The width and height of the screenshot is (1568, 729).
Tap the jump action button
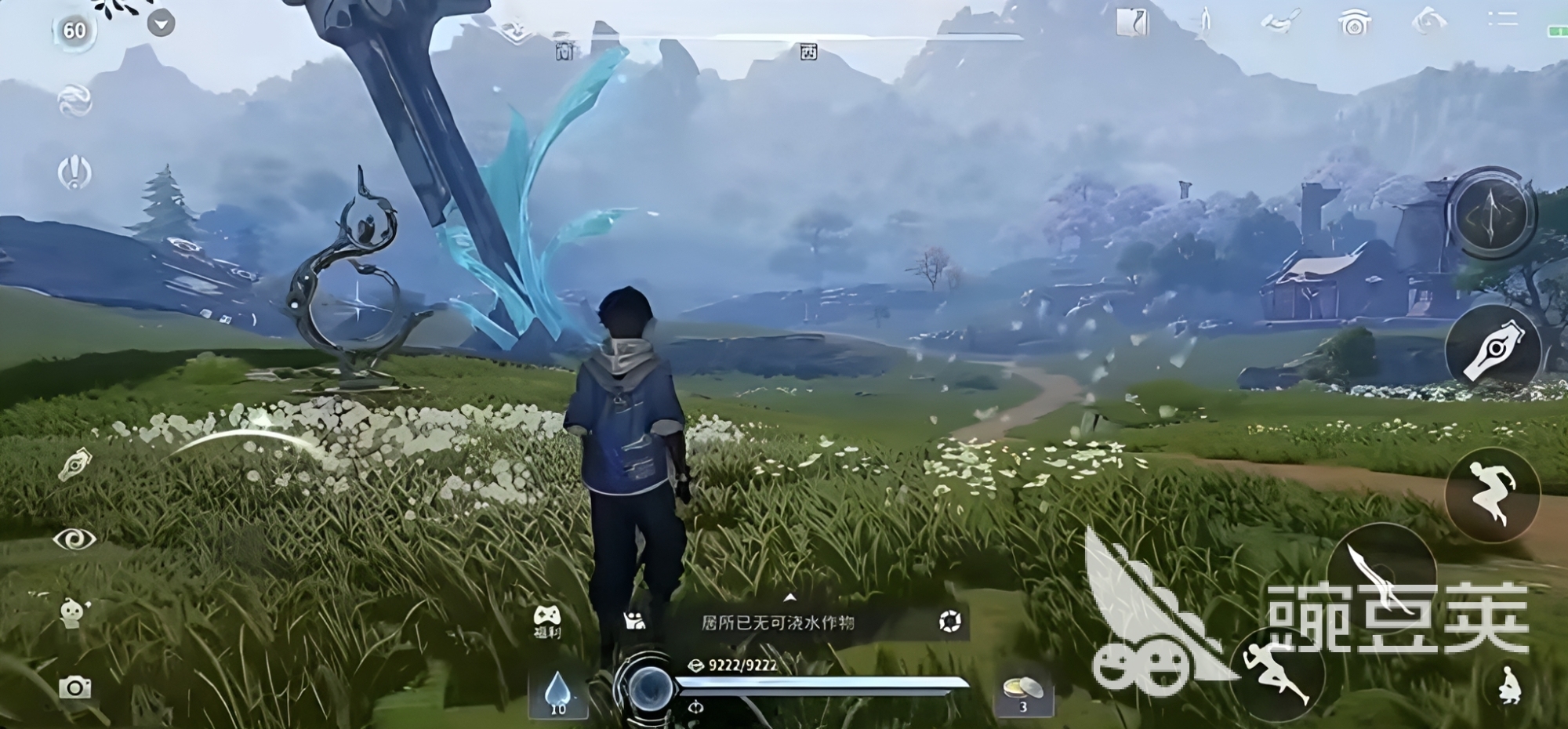1492,494
